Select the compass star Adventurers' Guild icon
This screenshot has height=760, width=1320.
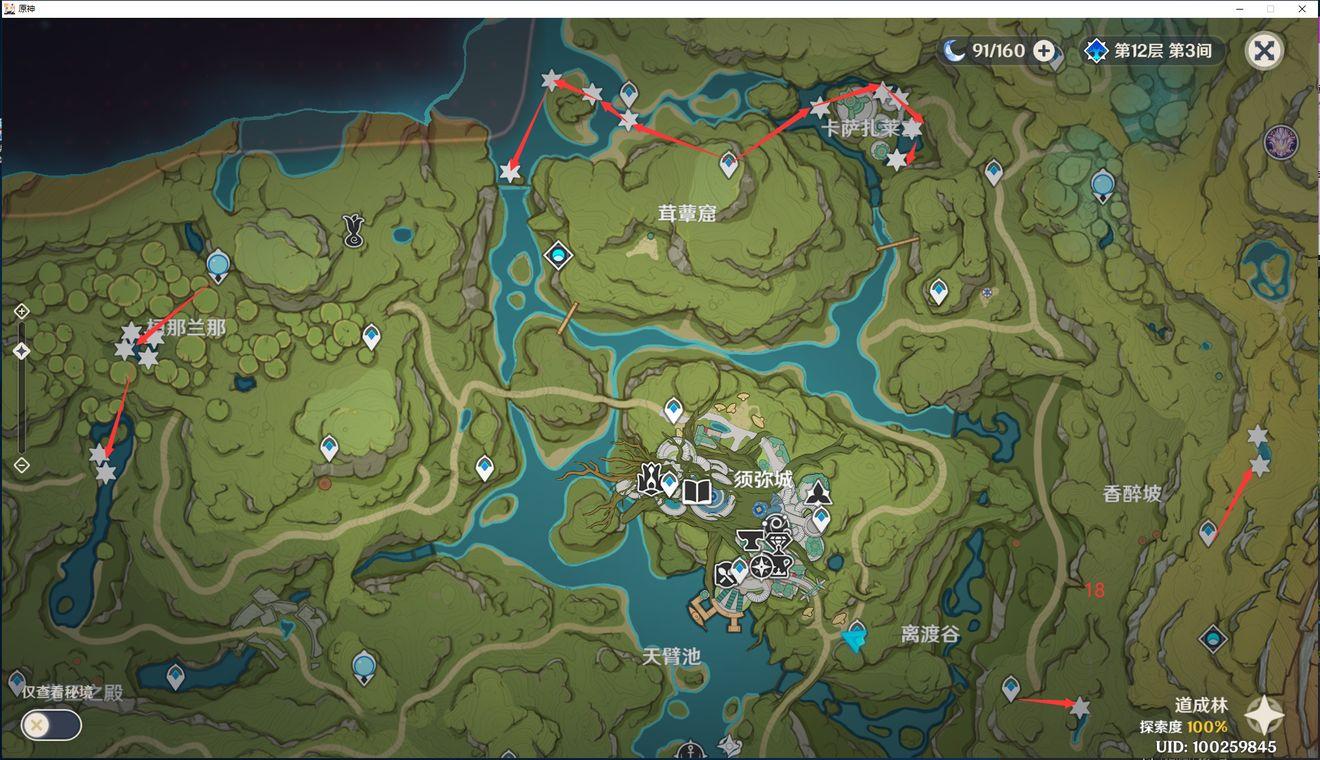pos(762,568)
